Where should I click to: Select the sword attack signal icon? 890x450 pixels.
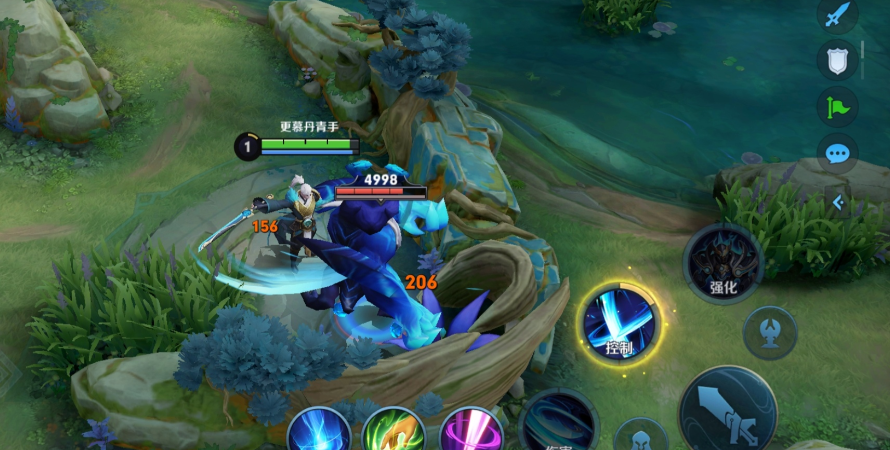pos(837,15)
